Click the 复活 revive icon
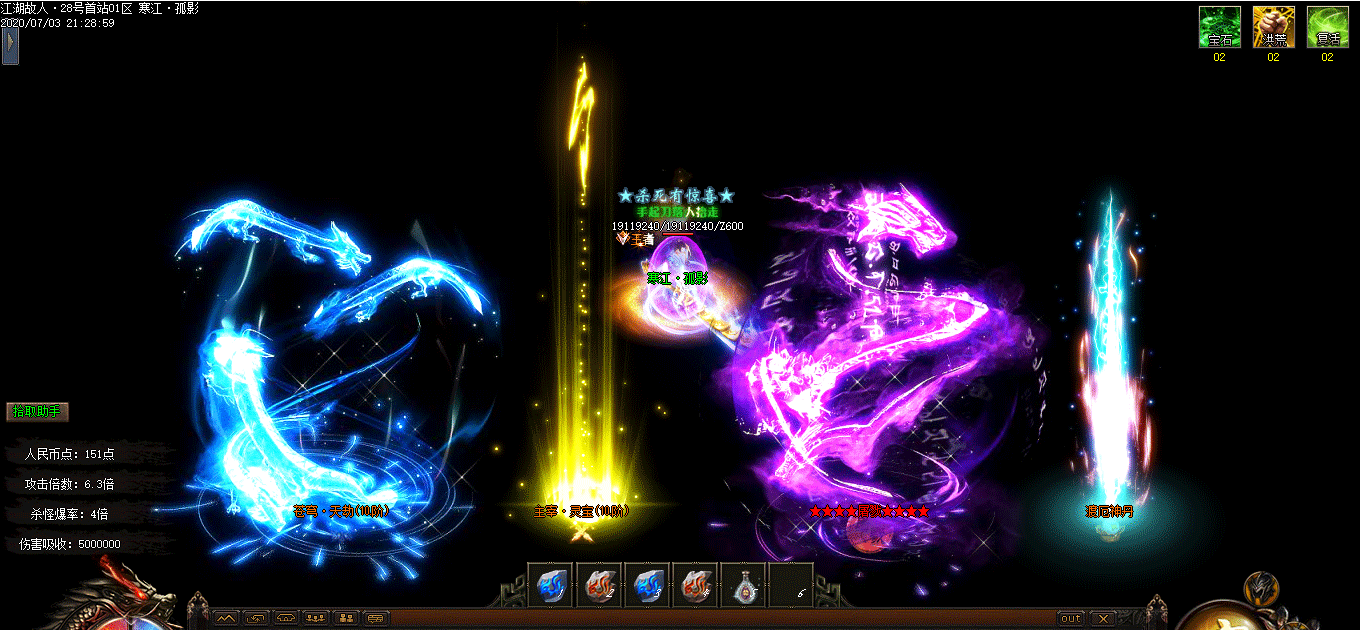 [1327, 27]
